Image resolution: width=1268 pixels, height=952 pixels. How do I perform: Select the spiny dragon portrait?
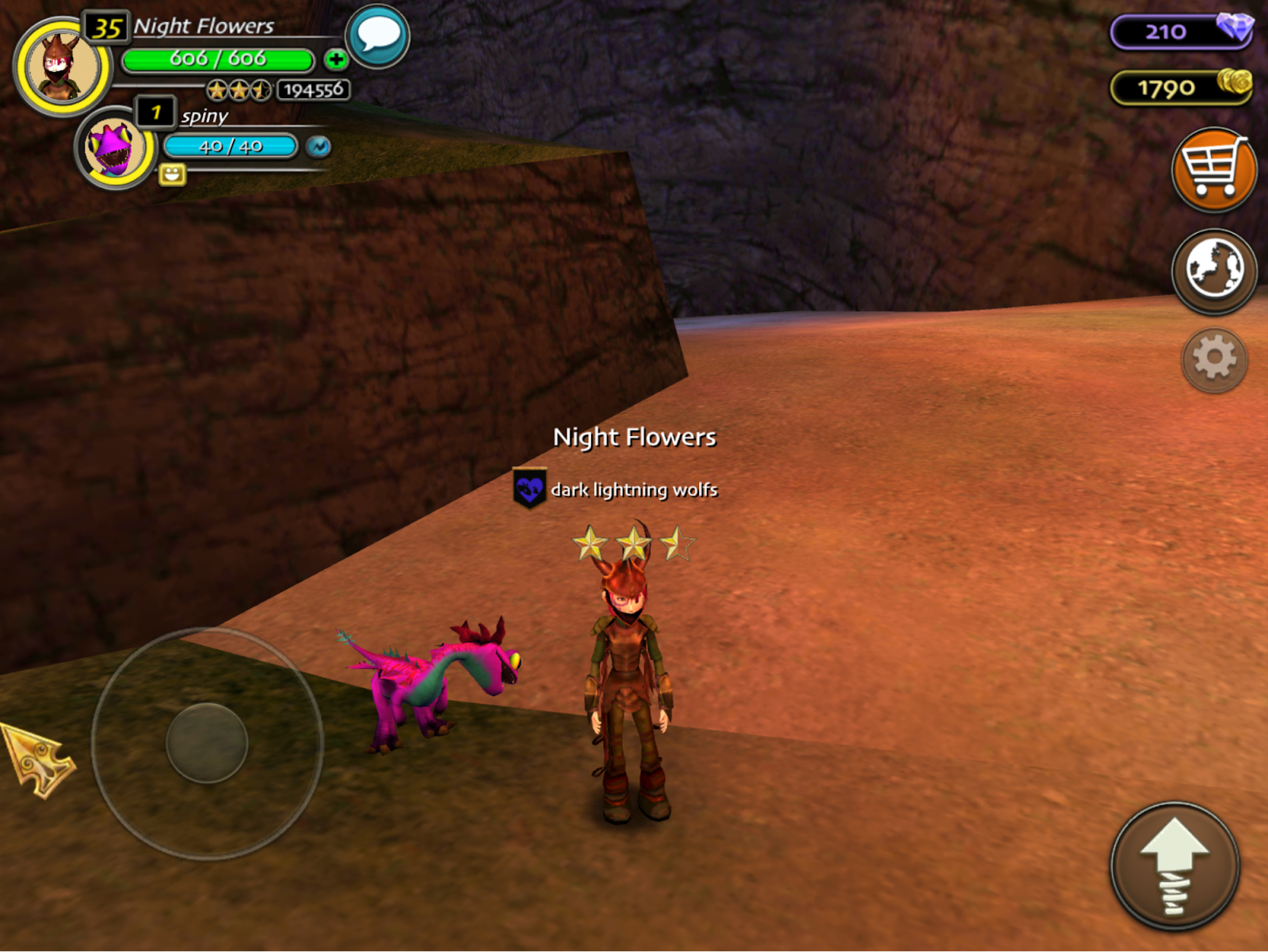[115, 148]
